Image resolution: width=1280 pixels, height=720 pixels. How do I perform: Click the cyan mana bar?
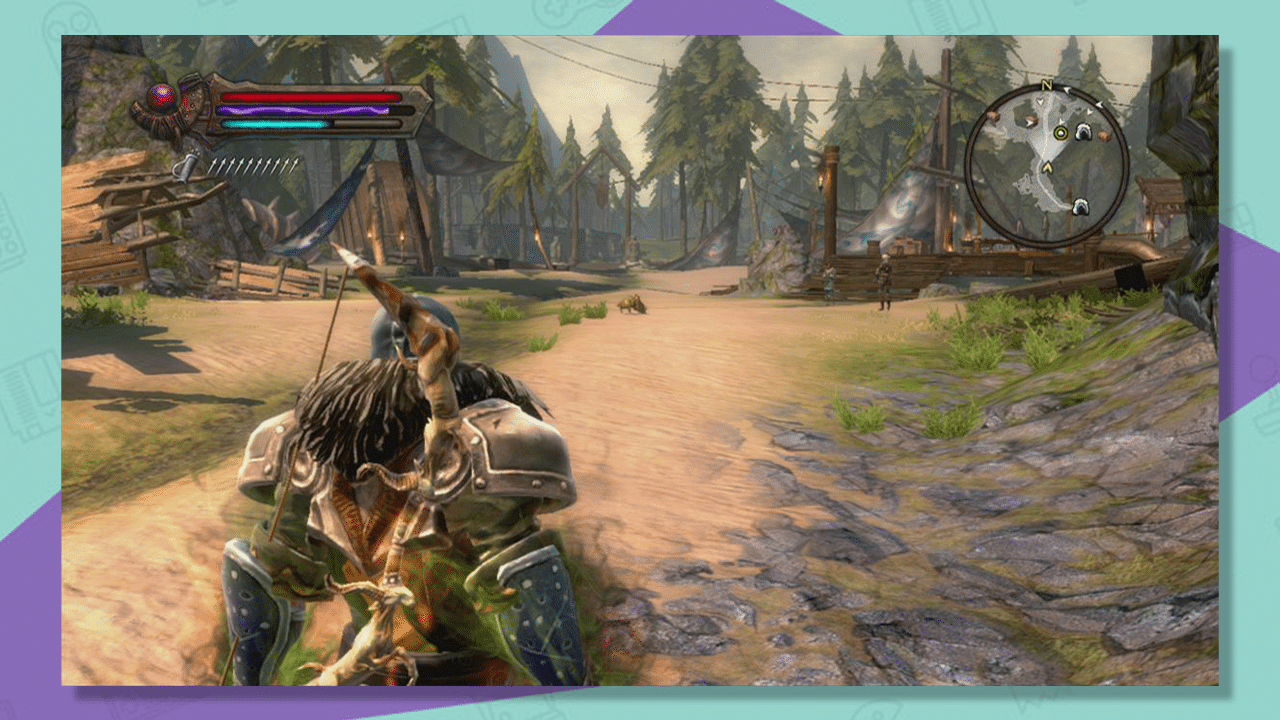click(275, 124)
